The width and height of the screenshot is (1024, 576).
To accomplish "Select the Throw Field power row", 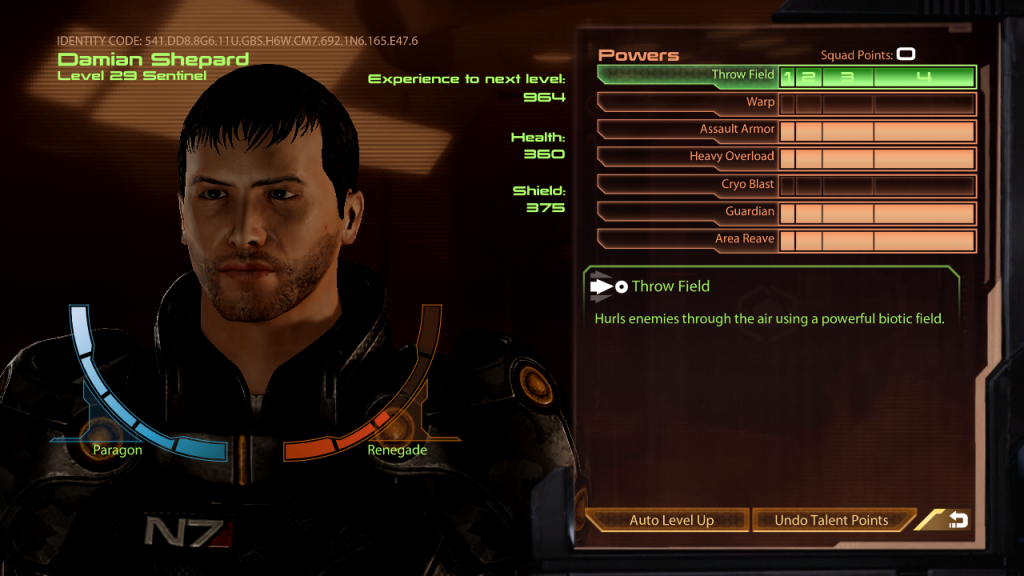I will coord(688,76).
